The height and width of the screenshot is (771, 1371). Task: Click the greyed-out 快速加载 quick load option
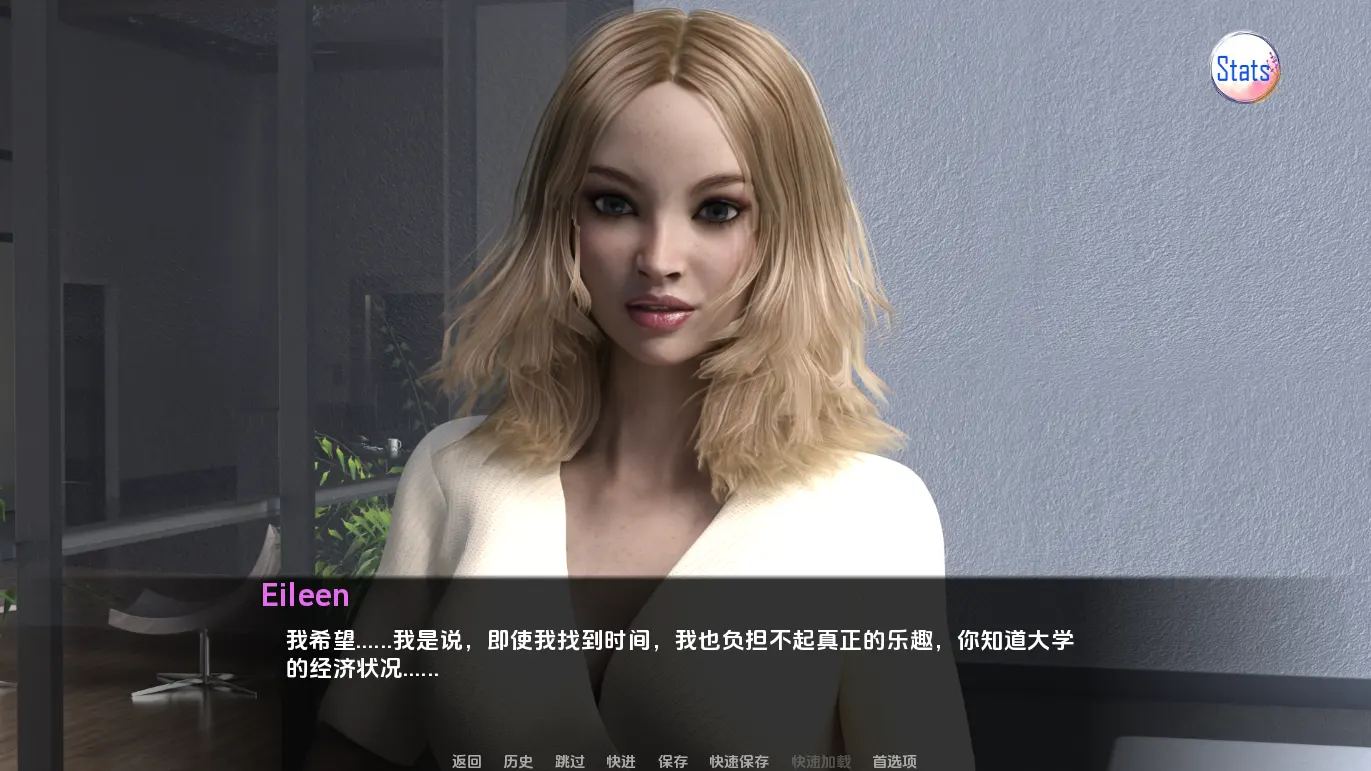(x=820, y=761)
